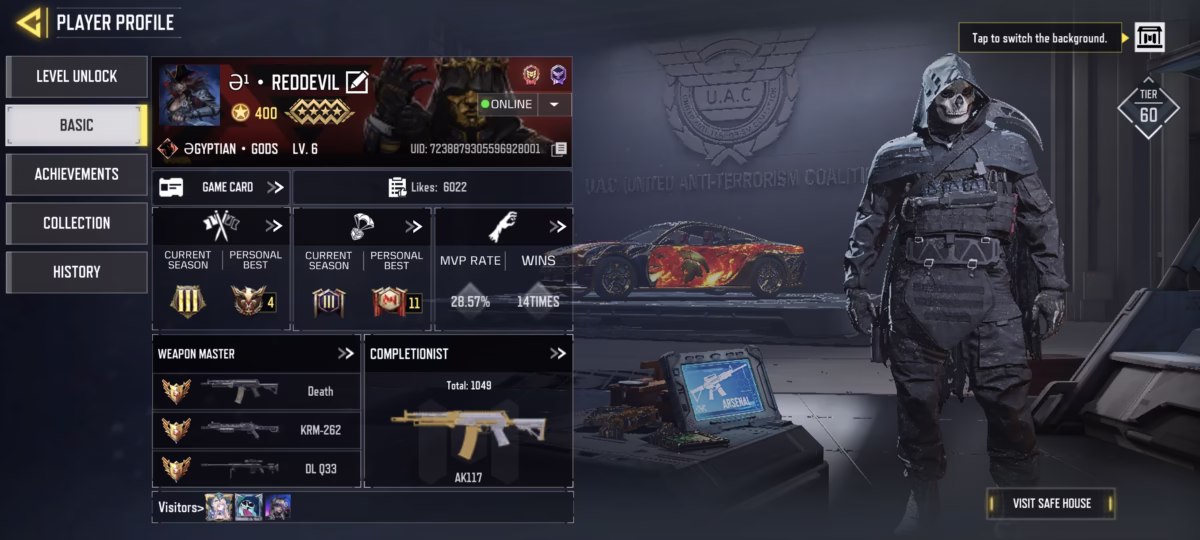Expand the Completionist section

pyautogui.click(x=558, y=354)
